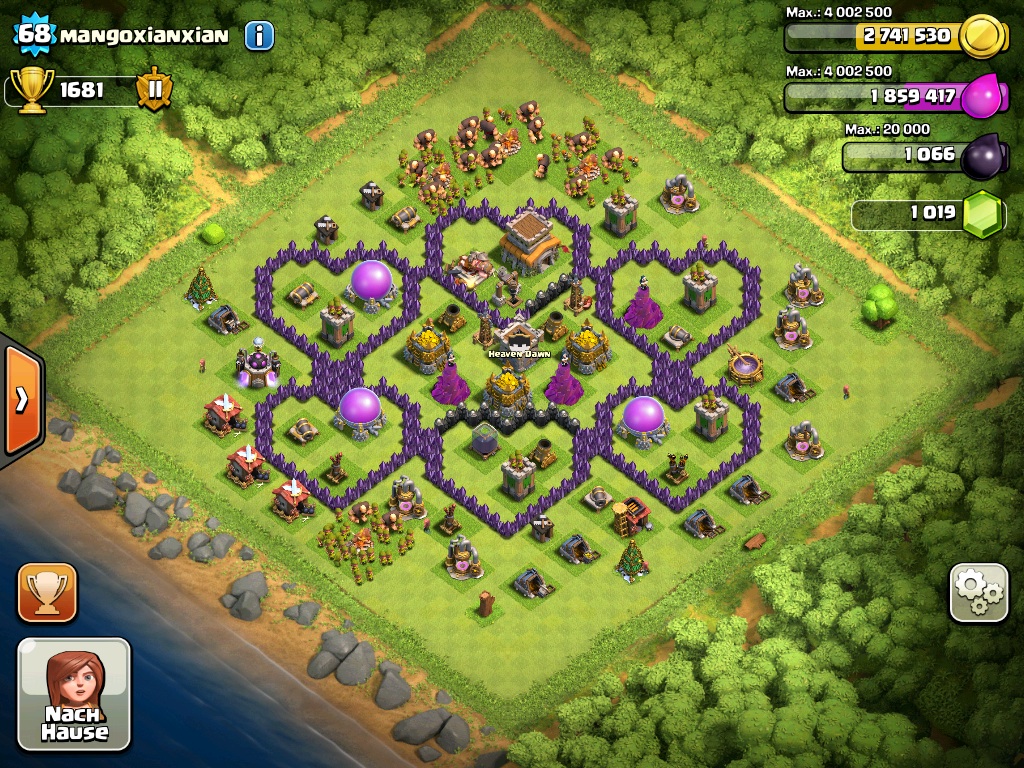Screen dimensions: 1024x768
Task: Open the orange trophy rankings button
Action: (47, 592)
